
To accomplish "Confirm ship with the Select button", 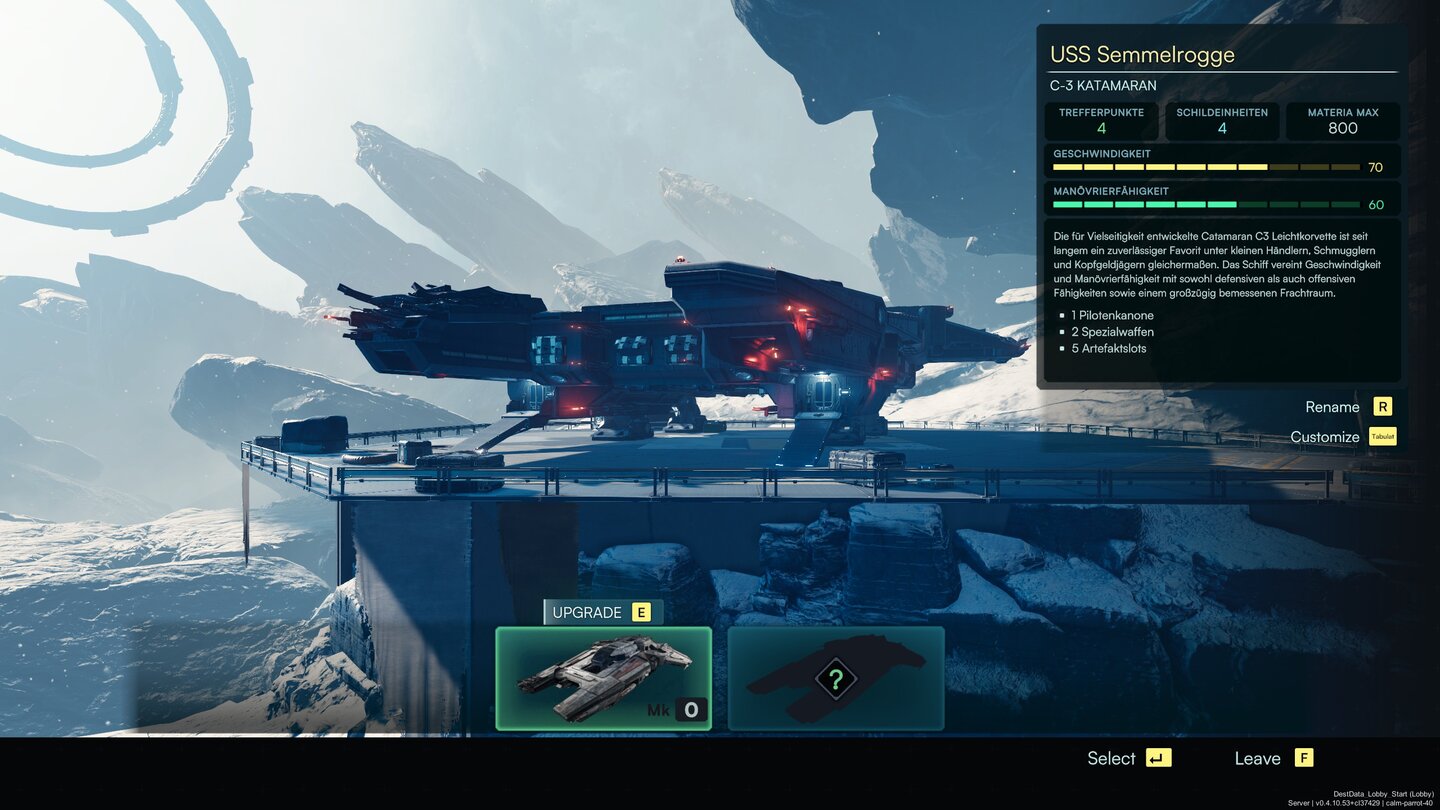I will [x=1129, y=758].
